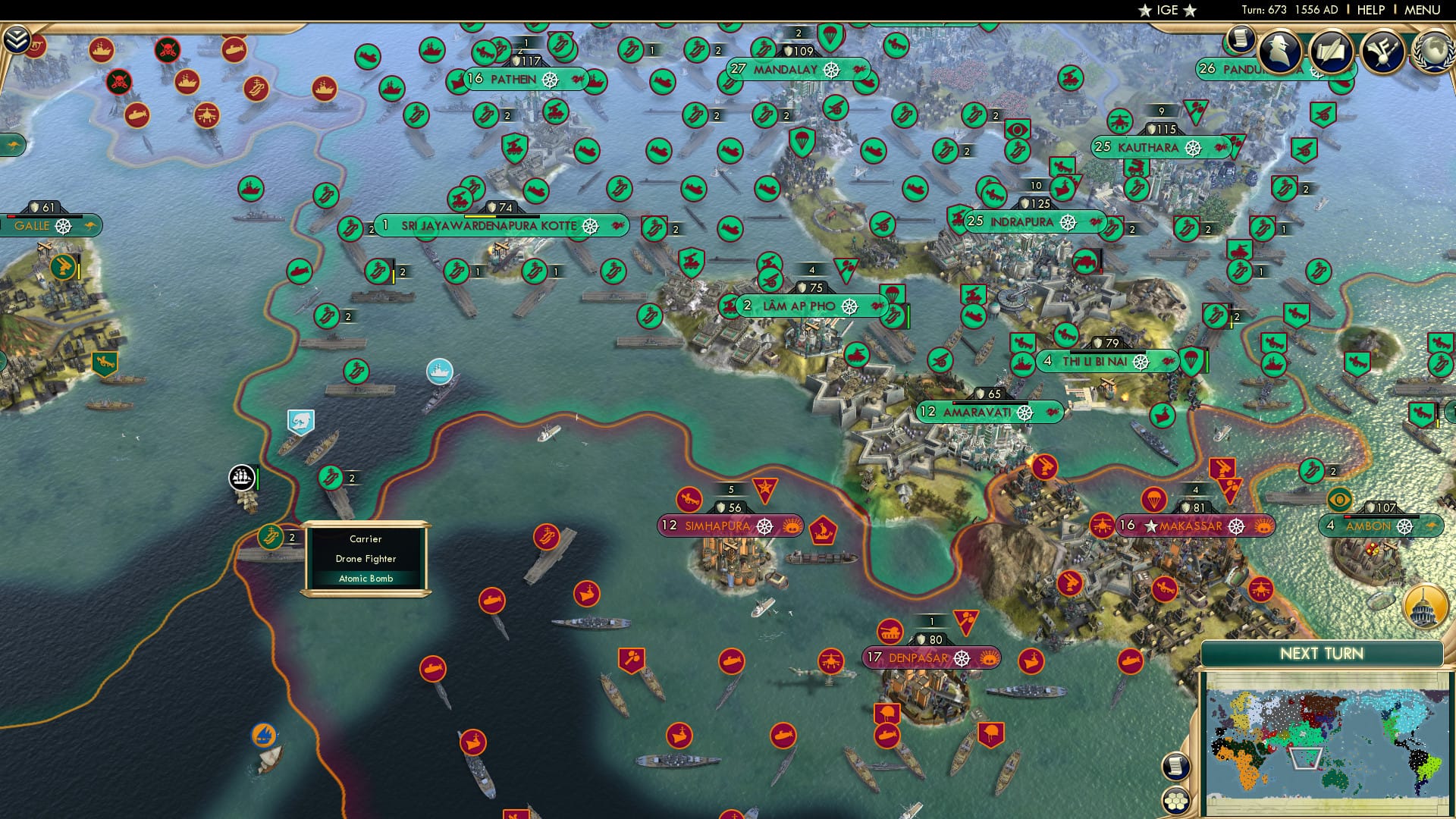The image size is (1456, 819).
Task: Toggle IGE with the left star icon
Action: coord(1145,10)
